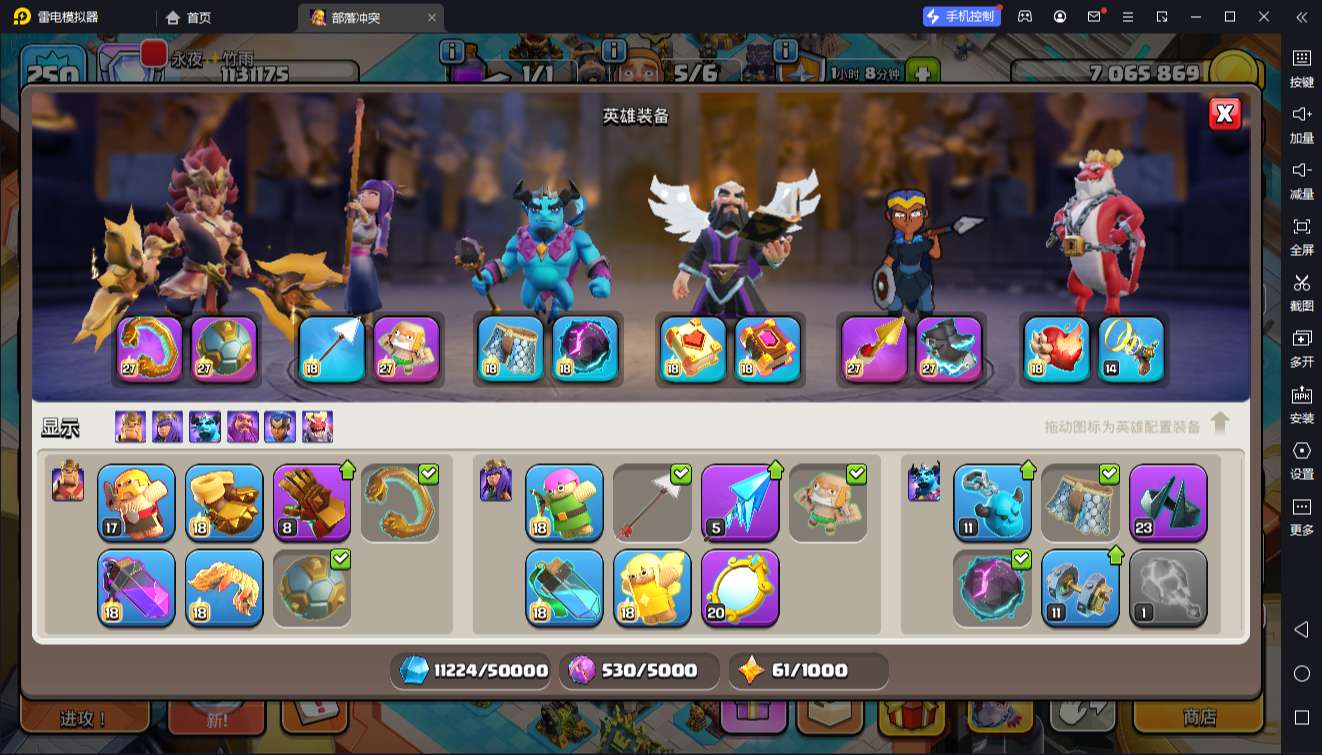Pick the Dark Orb equipment with level 23
The height and width of the screenshot is (755, 1322).
tap(1168, 501)
